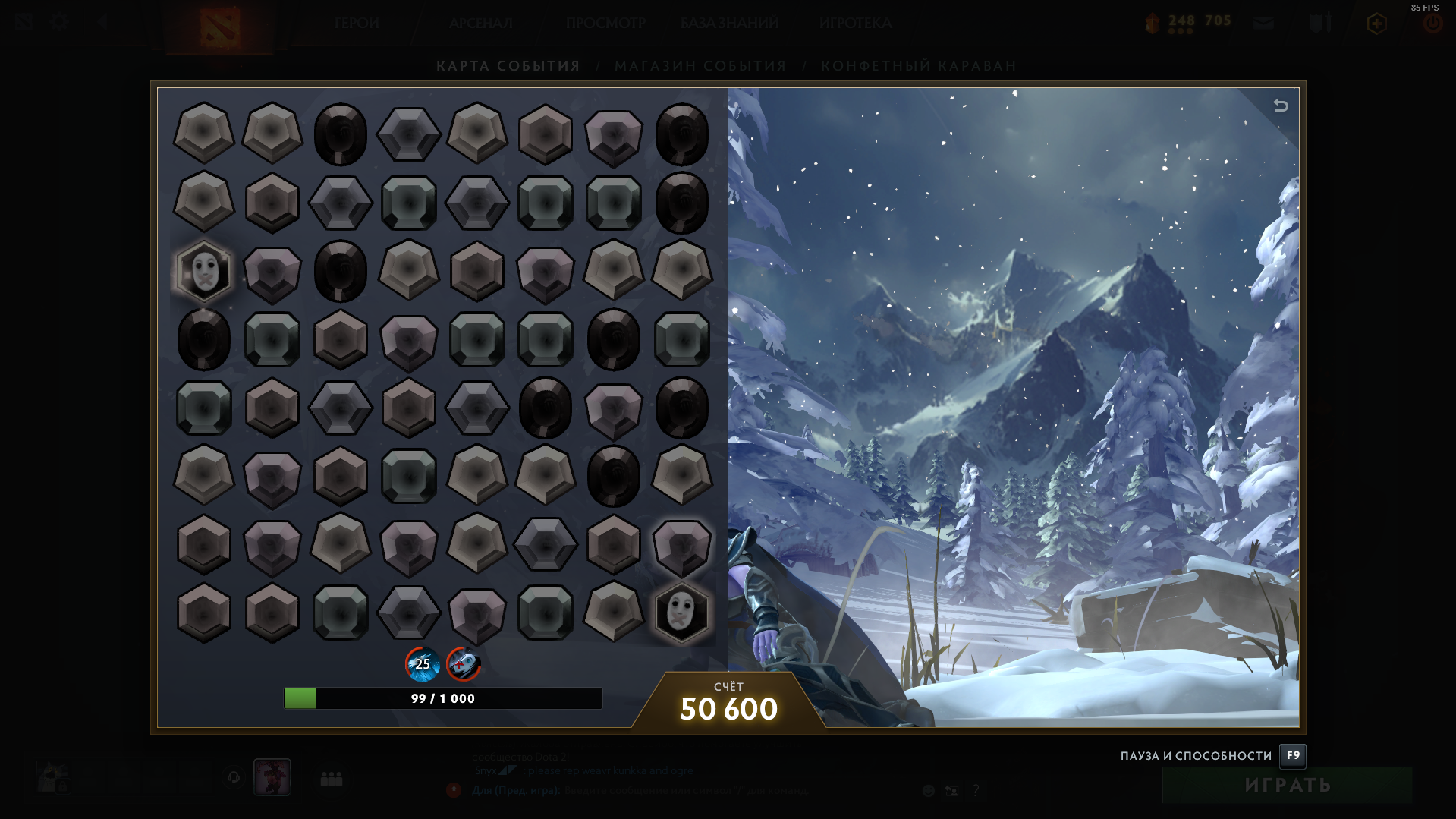Switch to the МАГАЗИН СОБЫТИЯ tab
The width and height of the screenshot is (1456, 819).
(x=700, y=66)
